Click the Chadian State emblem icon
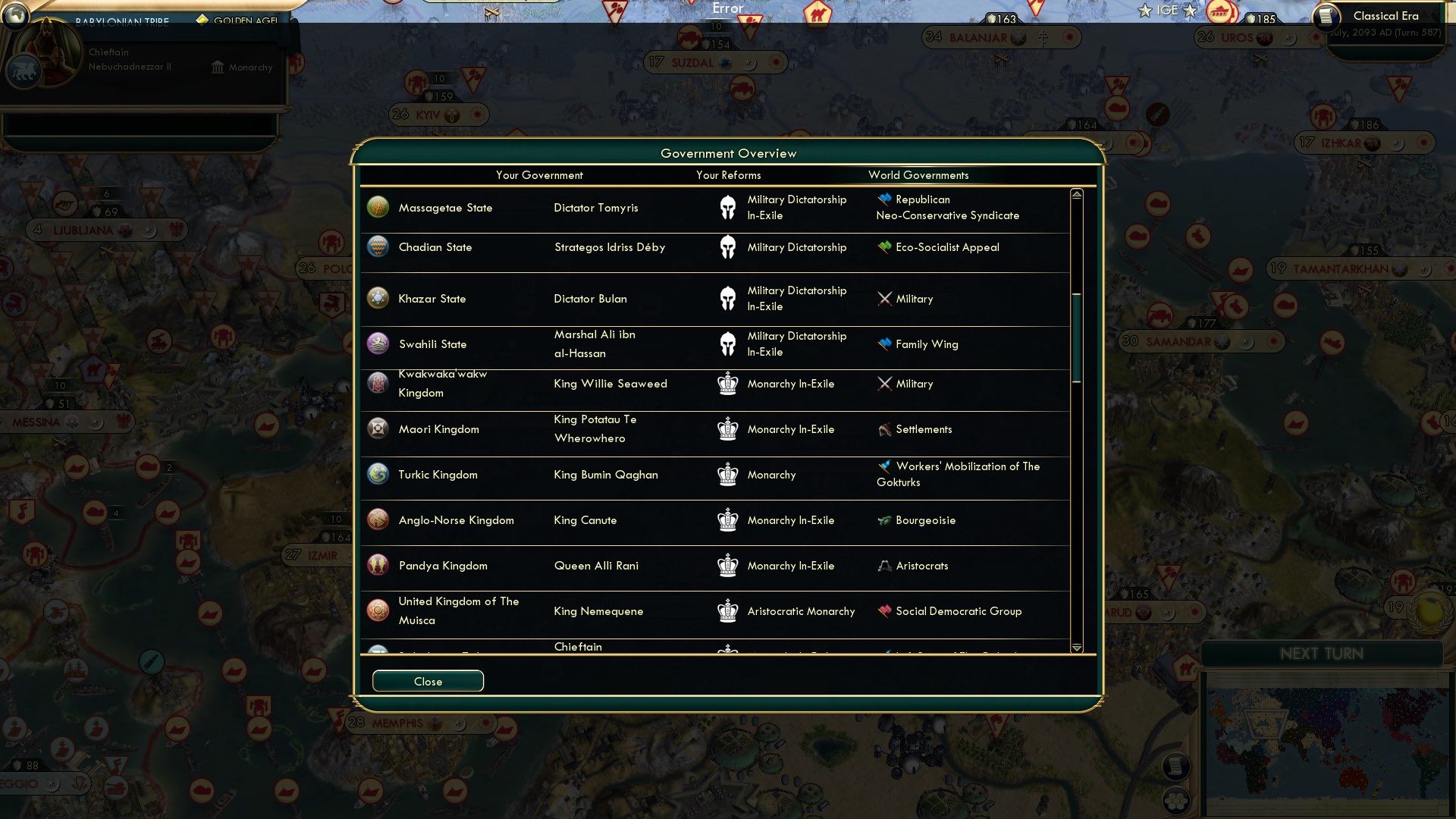 click(x=378, y=246)
